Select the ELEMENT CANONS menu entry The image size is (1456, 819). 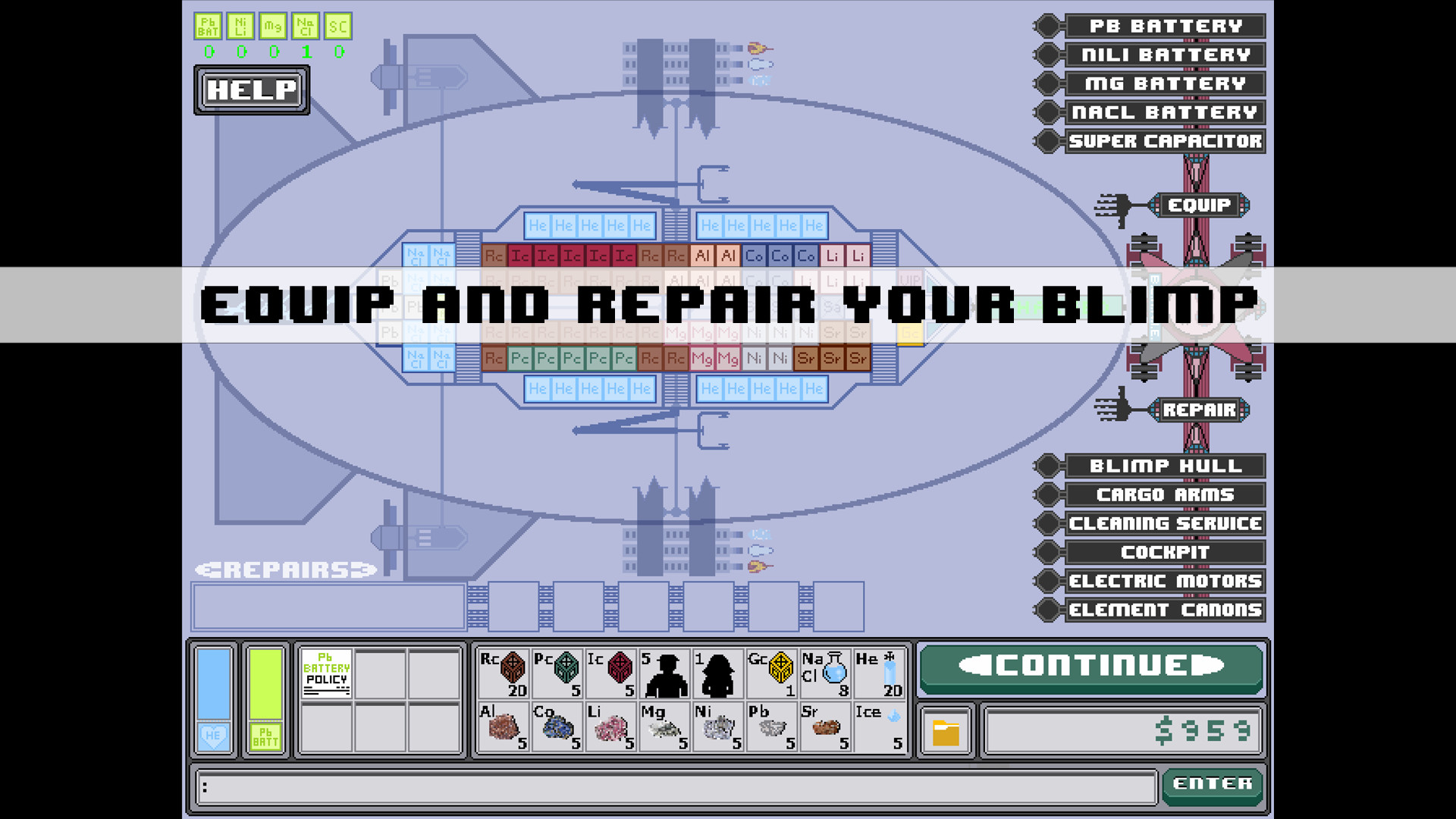(x=1166, y=609)
